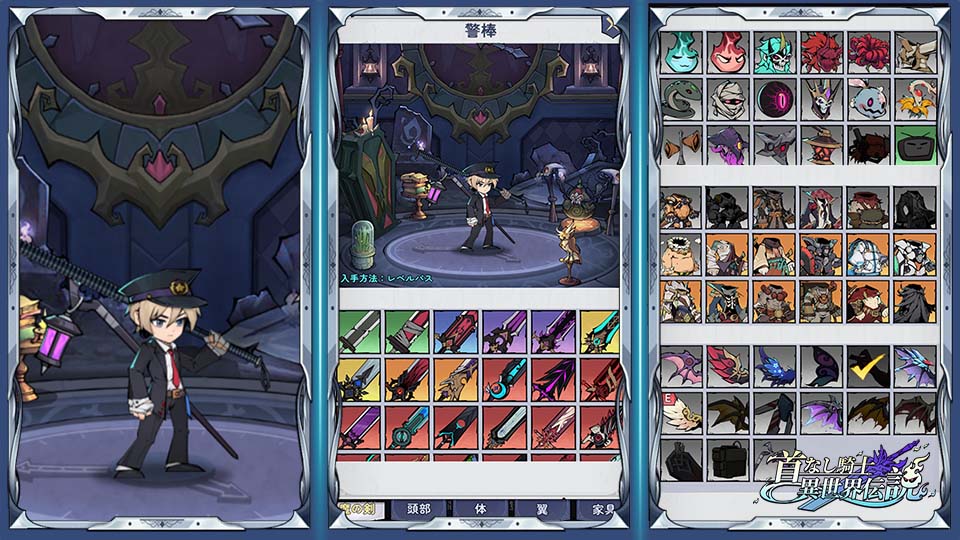Select the bandaged mummy head
The height and width of the screenshot is (540, 960).
(728, 99)
